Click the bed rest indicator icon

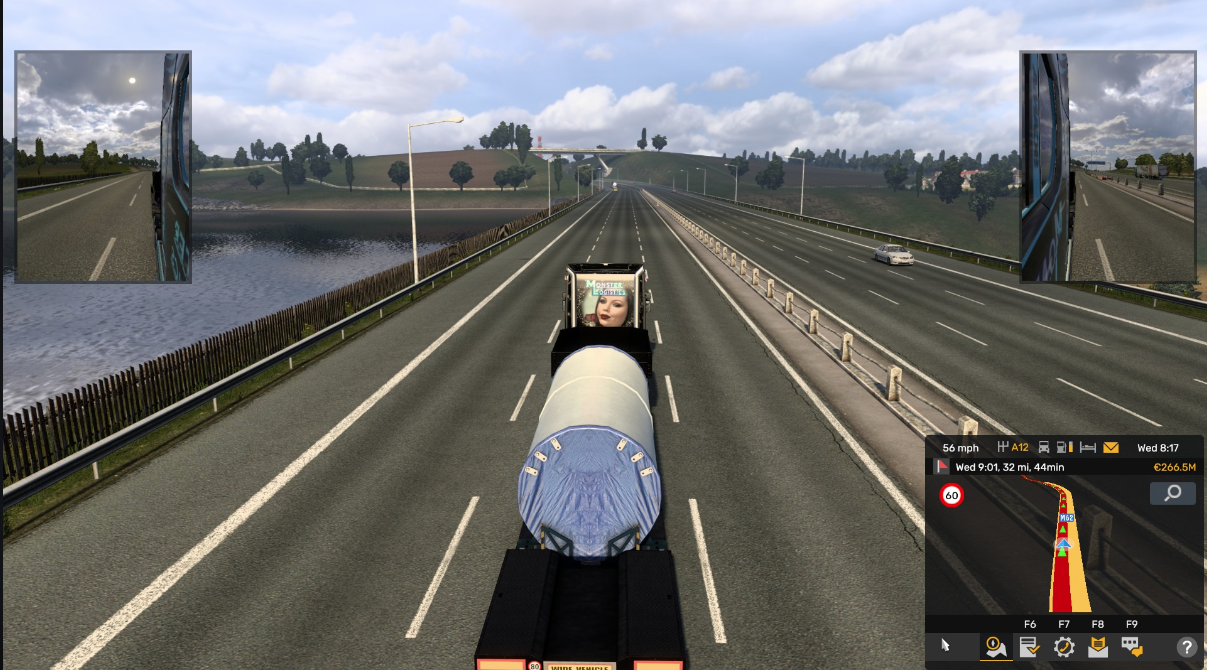[x=1088, y=448]
